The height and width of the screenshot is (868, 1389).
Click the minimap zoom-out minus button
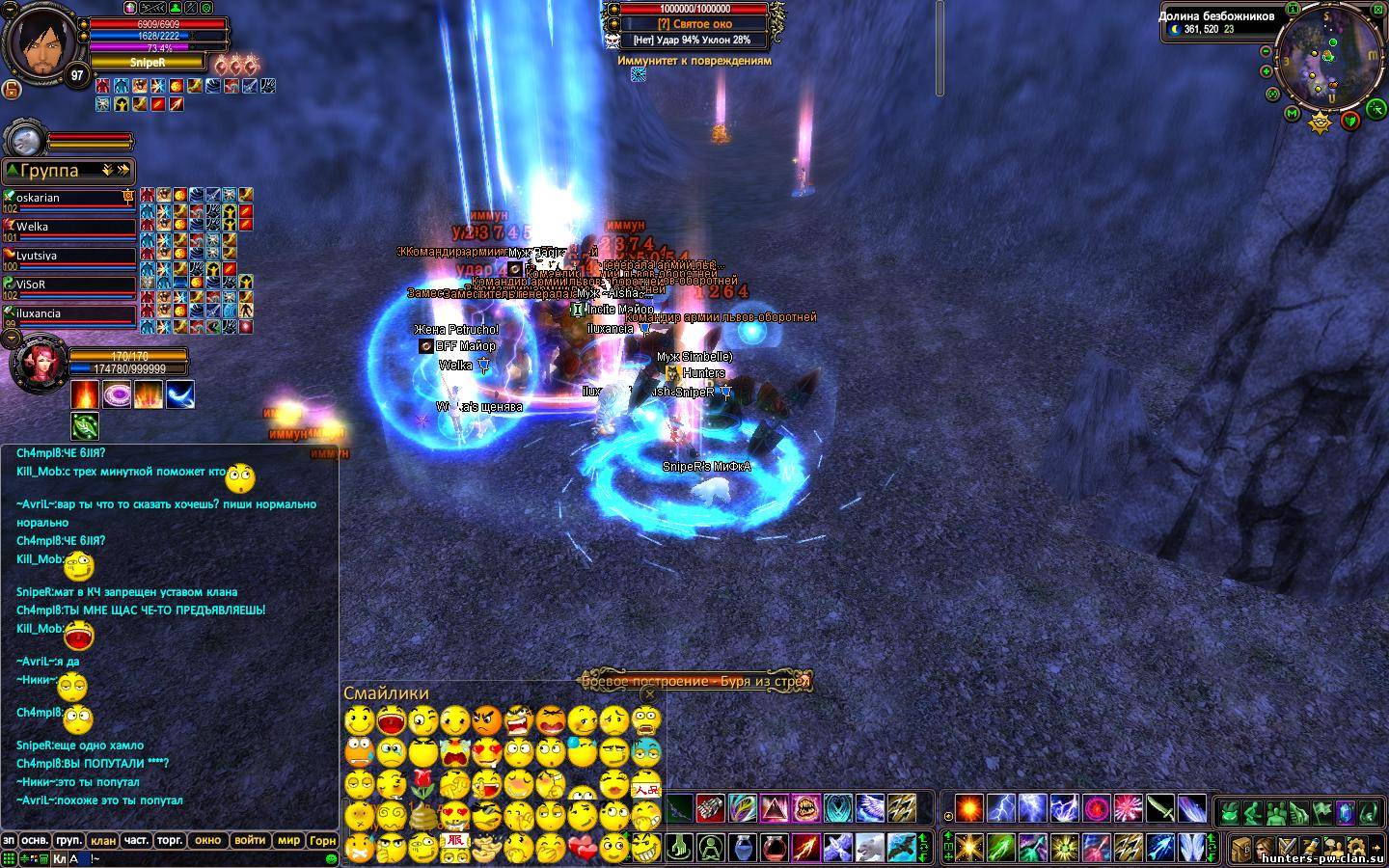tap(1266, 51)
